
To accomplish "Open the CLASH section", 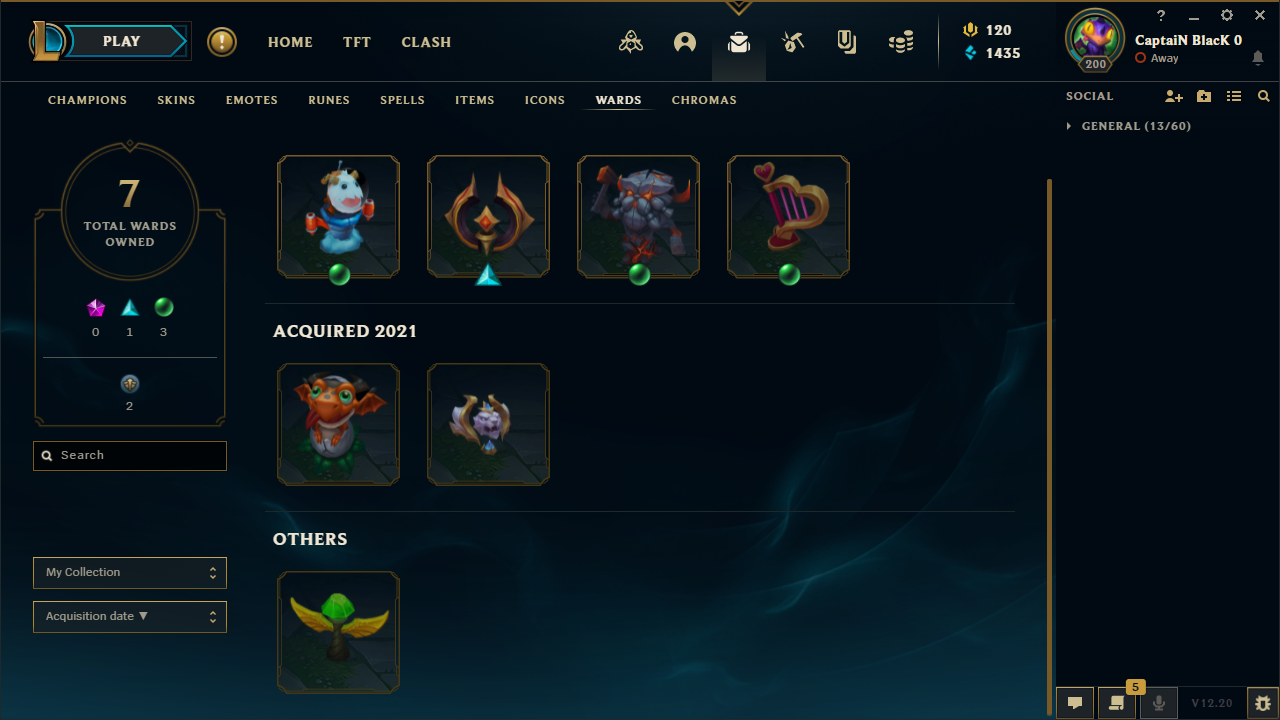I will [426, 42].
